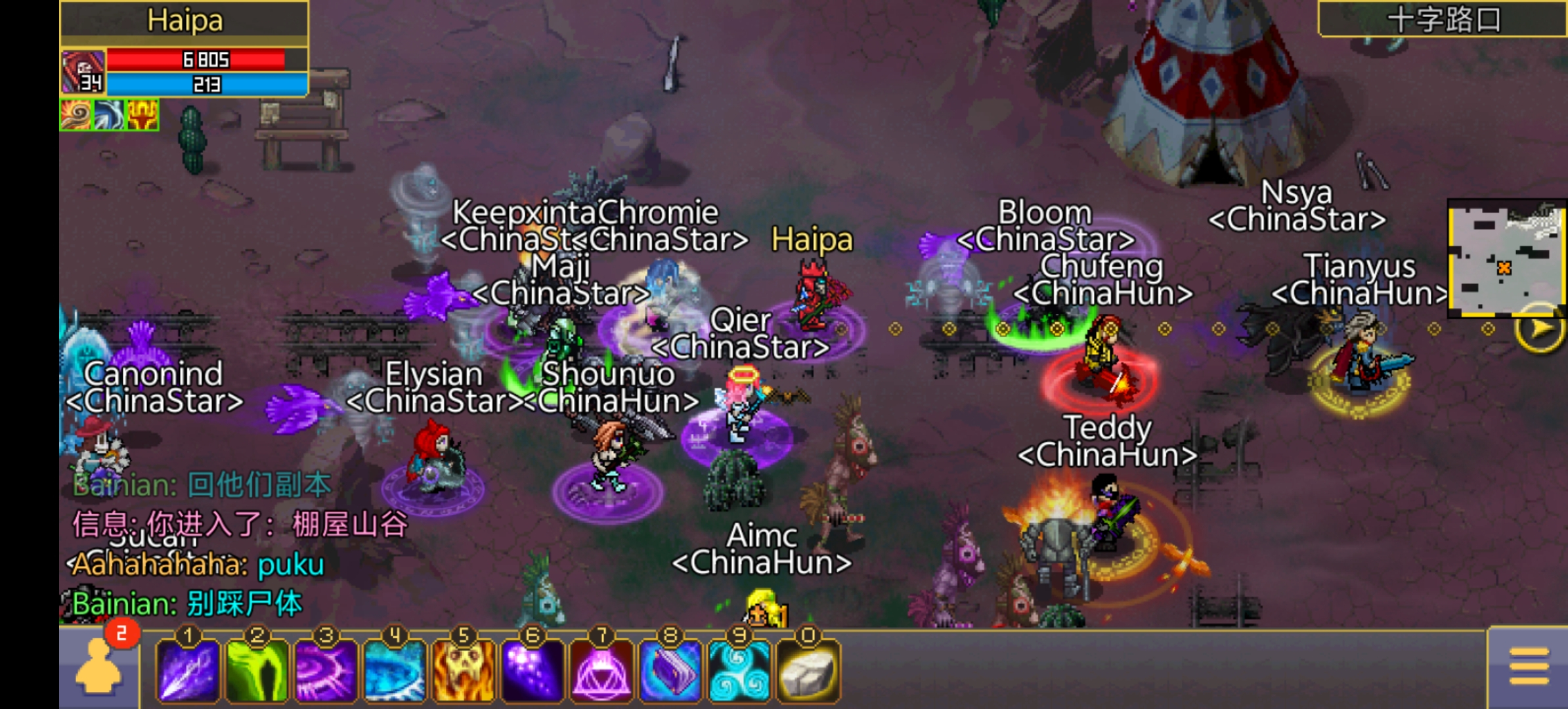Activate the purple arrow skill in slot 1

[188, 671]
